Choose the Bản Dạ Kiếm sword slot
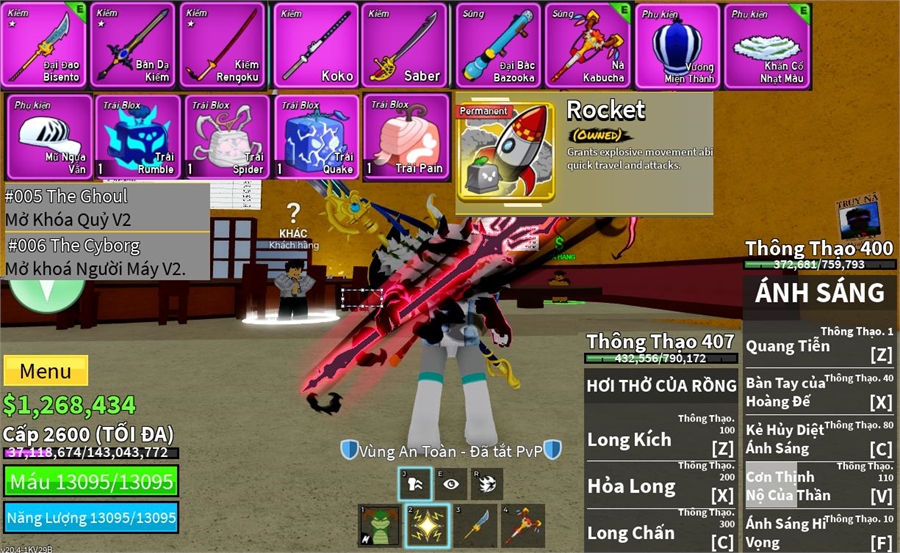 pyautogui.click(x=133, y=45)
